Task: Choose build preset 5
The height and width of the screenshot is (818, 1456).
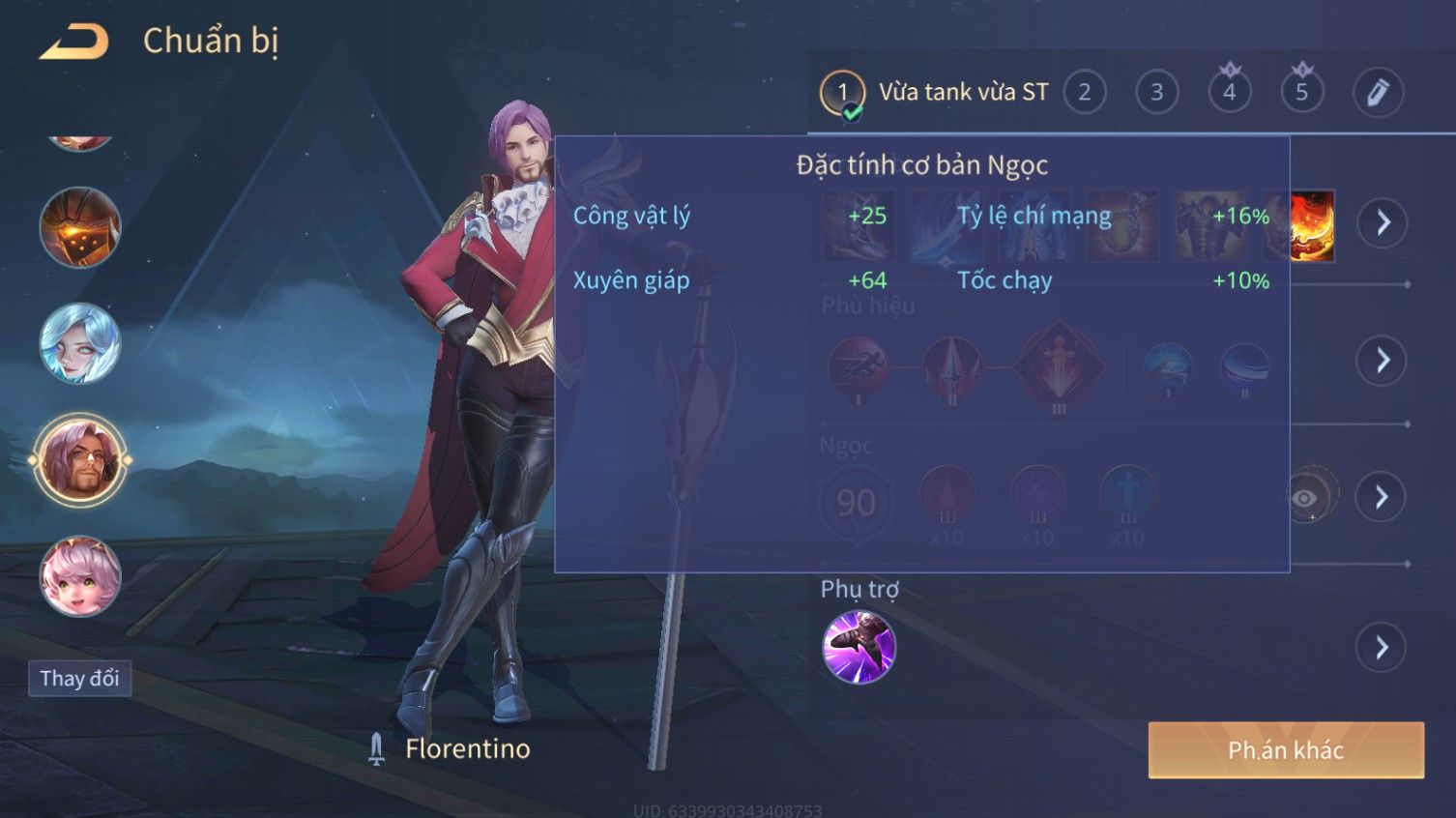Action: [x=1301, y=93]
